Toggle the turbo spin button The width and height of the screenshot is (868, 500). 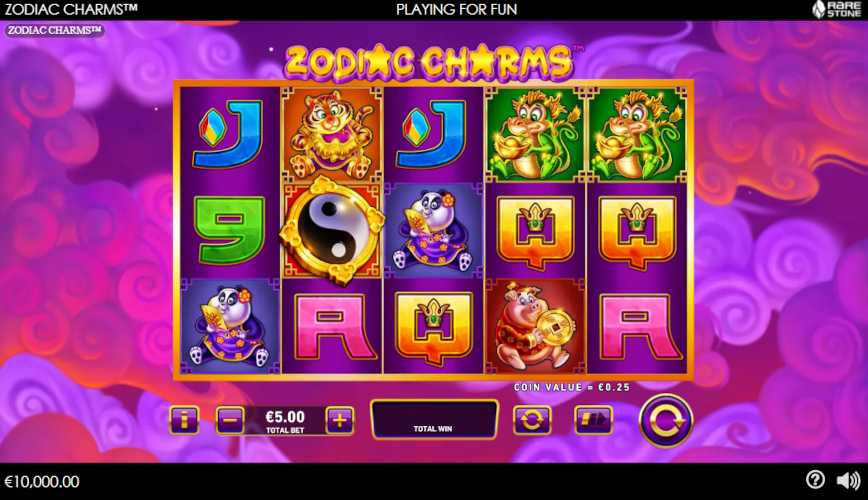pos(593,420)
